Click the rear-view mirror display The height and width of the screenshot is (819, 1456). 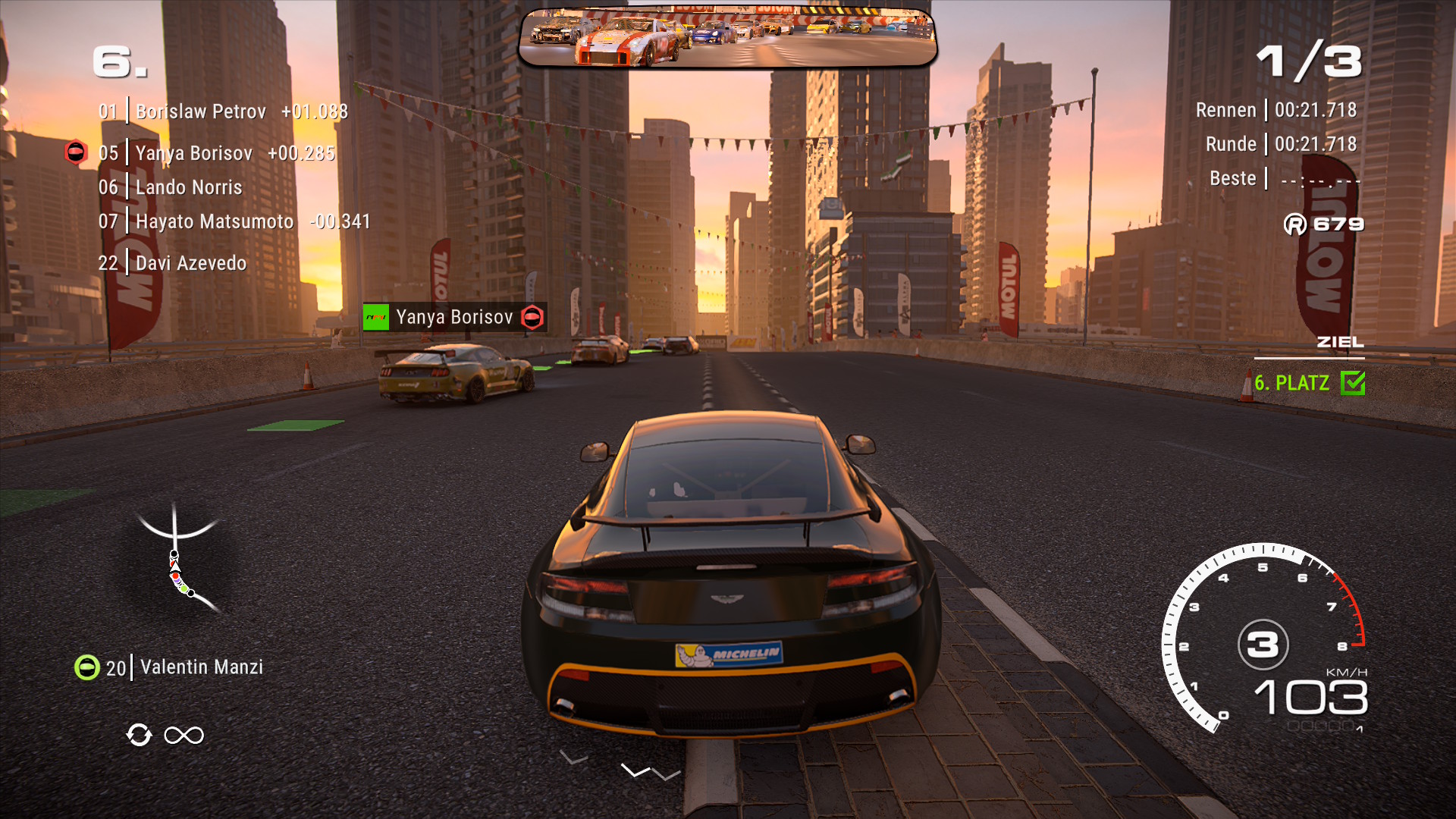[728, 38]
